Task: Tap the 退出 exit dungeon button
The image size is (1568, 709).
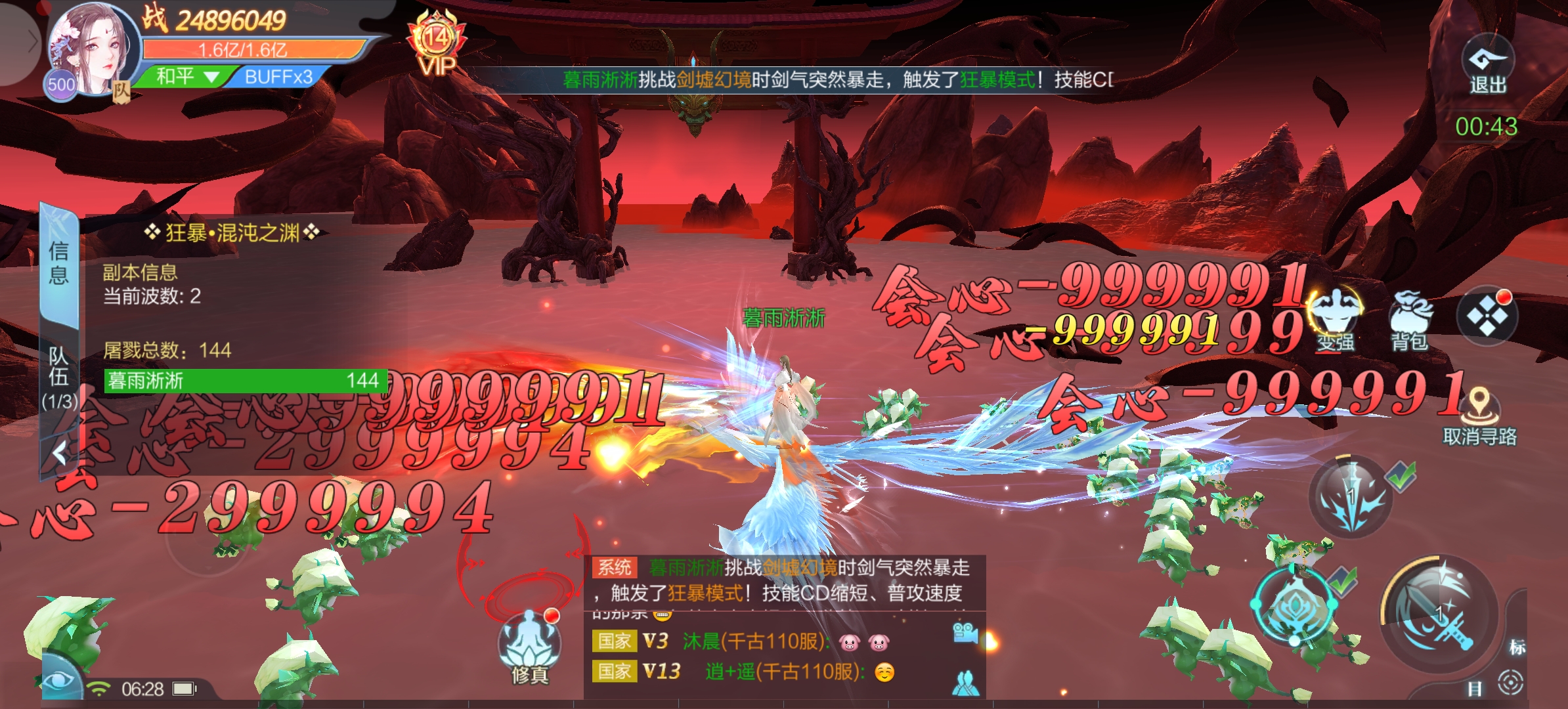Action: click(x=1487, y=66)
